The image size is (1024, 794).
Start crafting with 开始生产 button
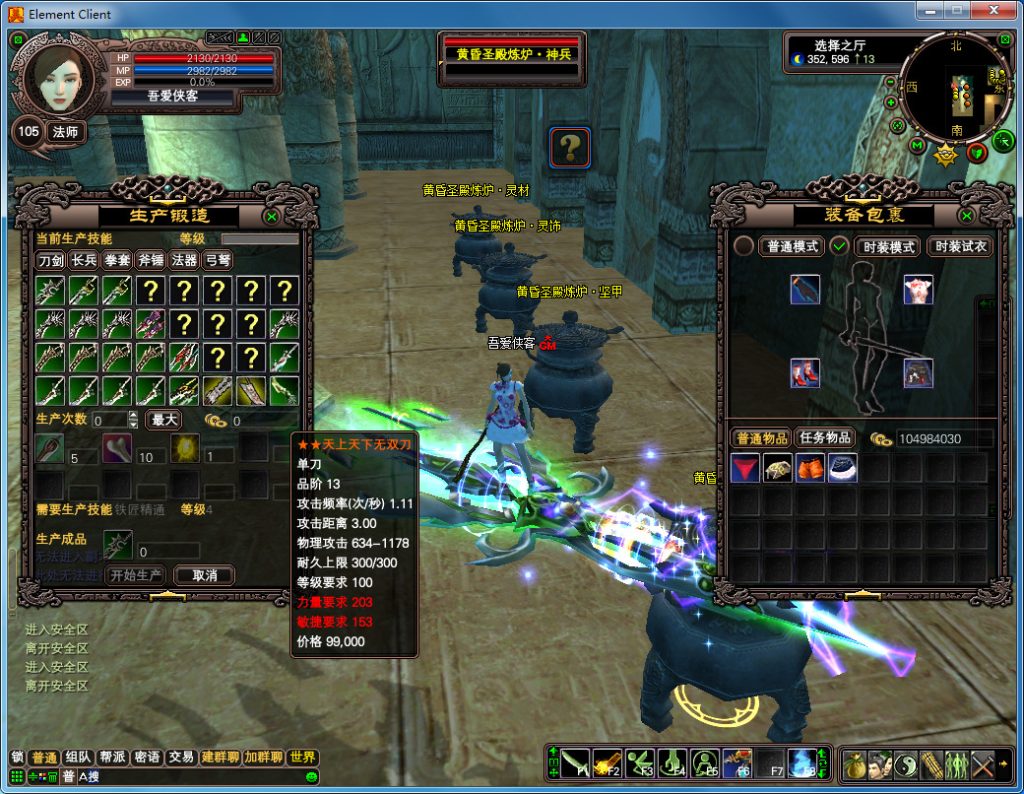[135, 576]
